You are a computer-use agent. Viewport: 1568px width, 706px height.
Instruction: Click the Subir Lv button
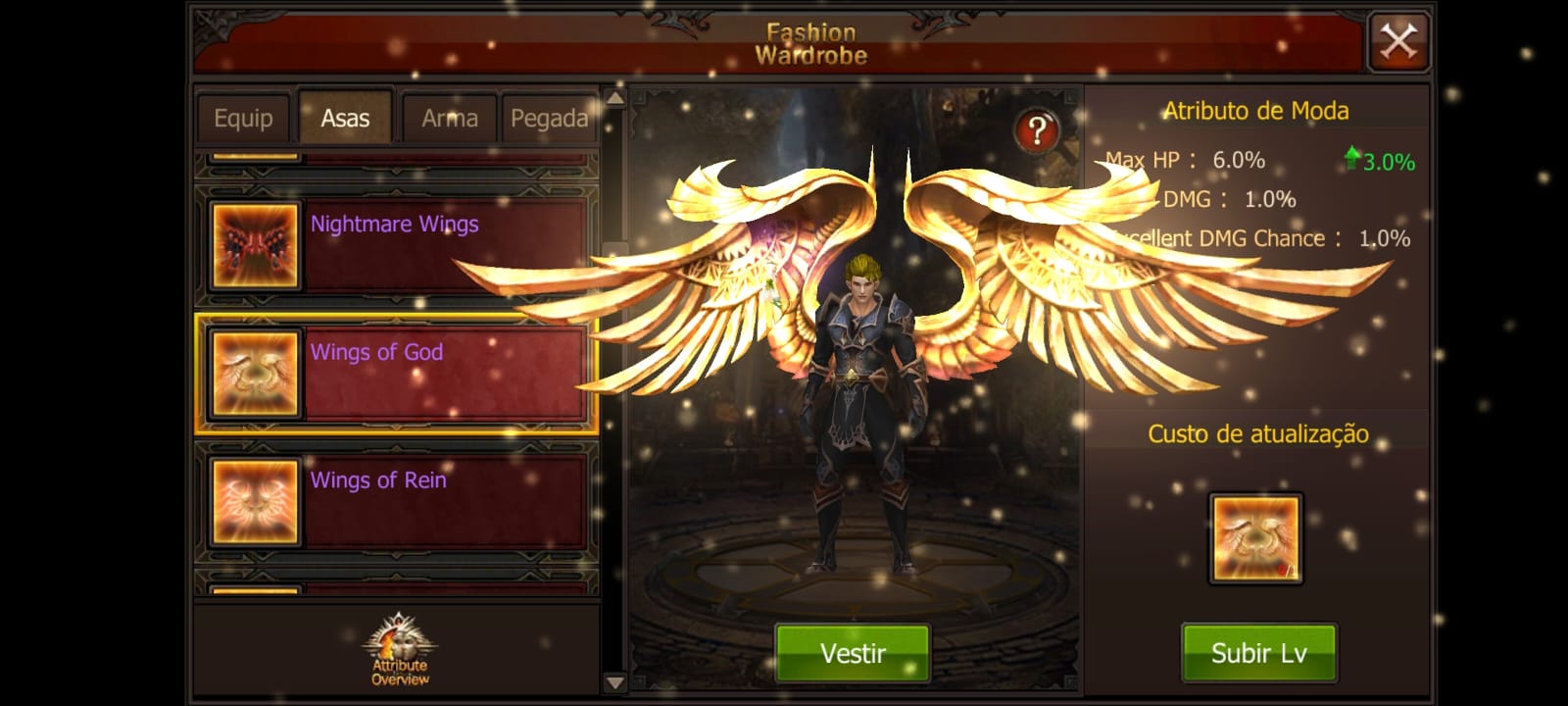[x=1258, y=653]
